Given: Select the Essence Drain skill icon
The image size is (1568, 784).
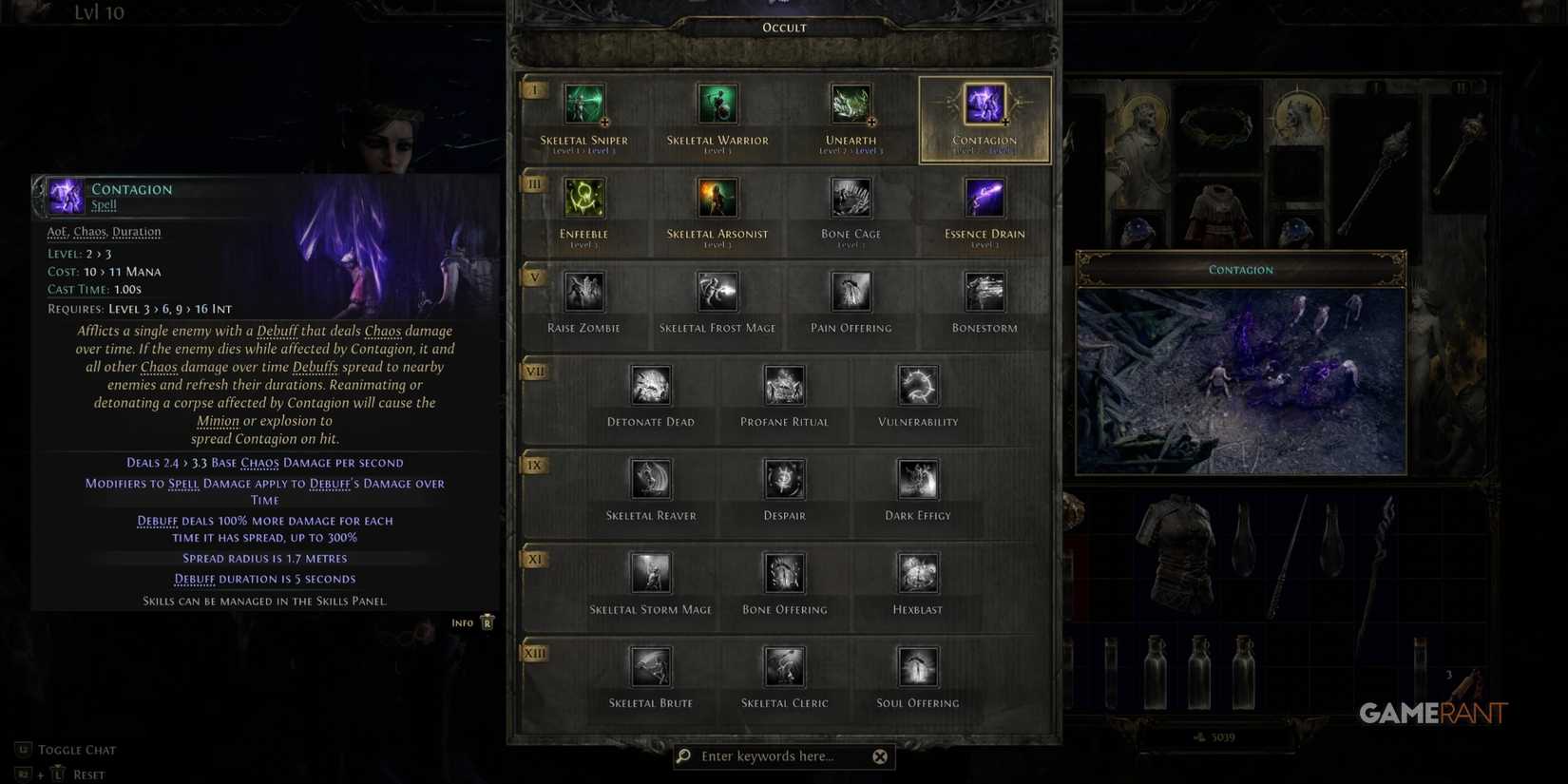Looking at the screenshot, I should click(x=984, y=197).
